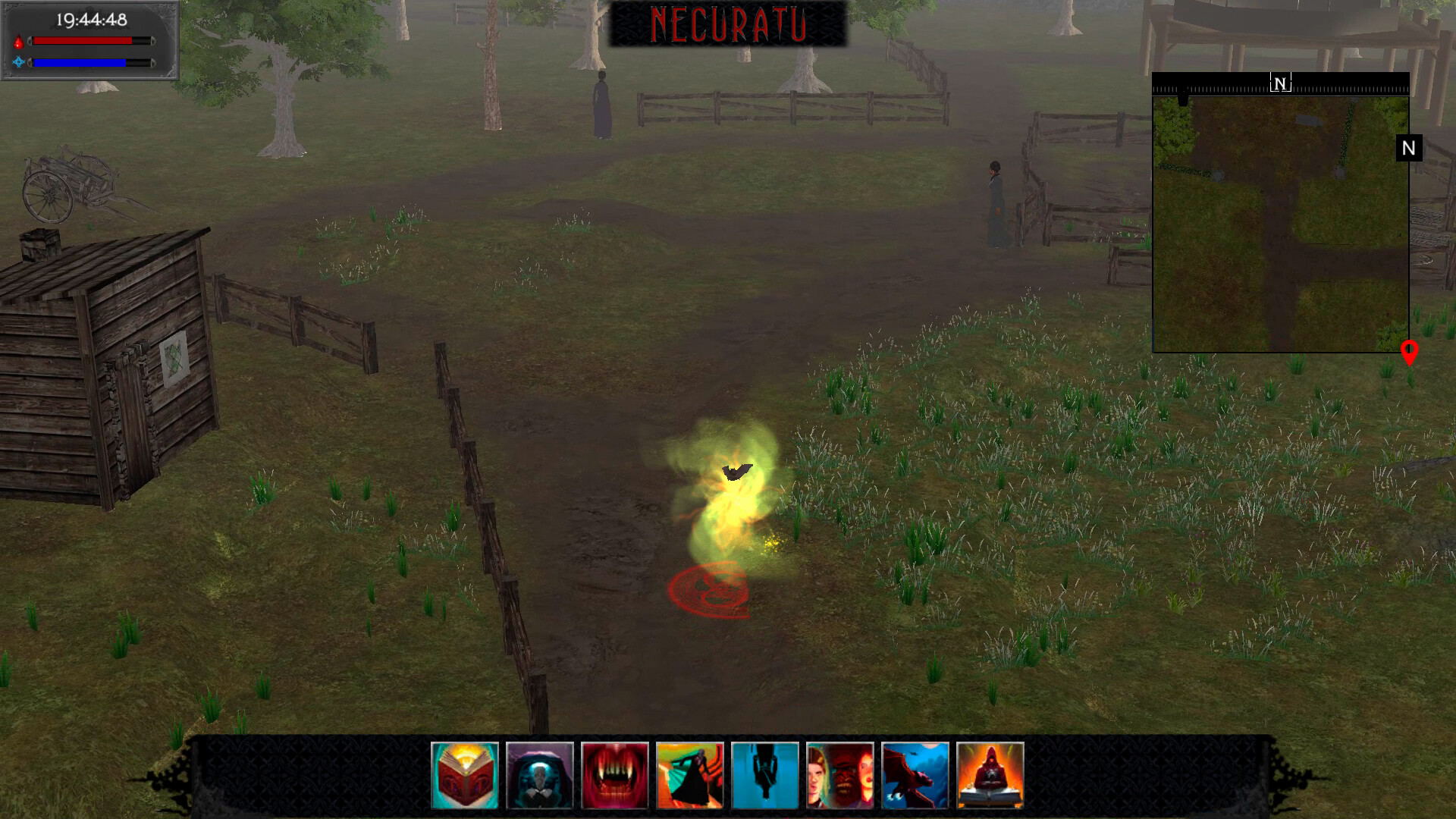Click the N compass label atop the minimap
Image resolution: width=1456 pixels, height=819 pixels.
point(1280,83)
